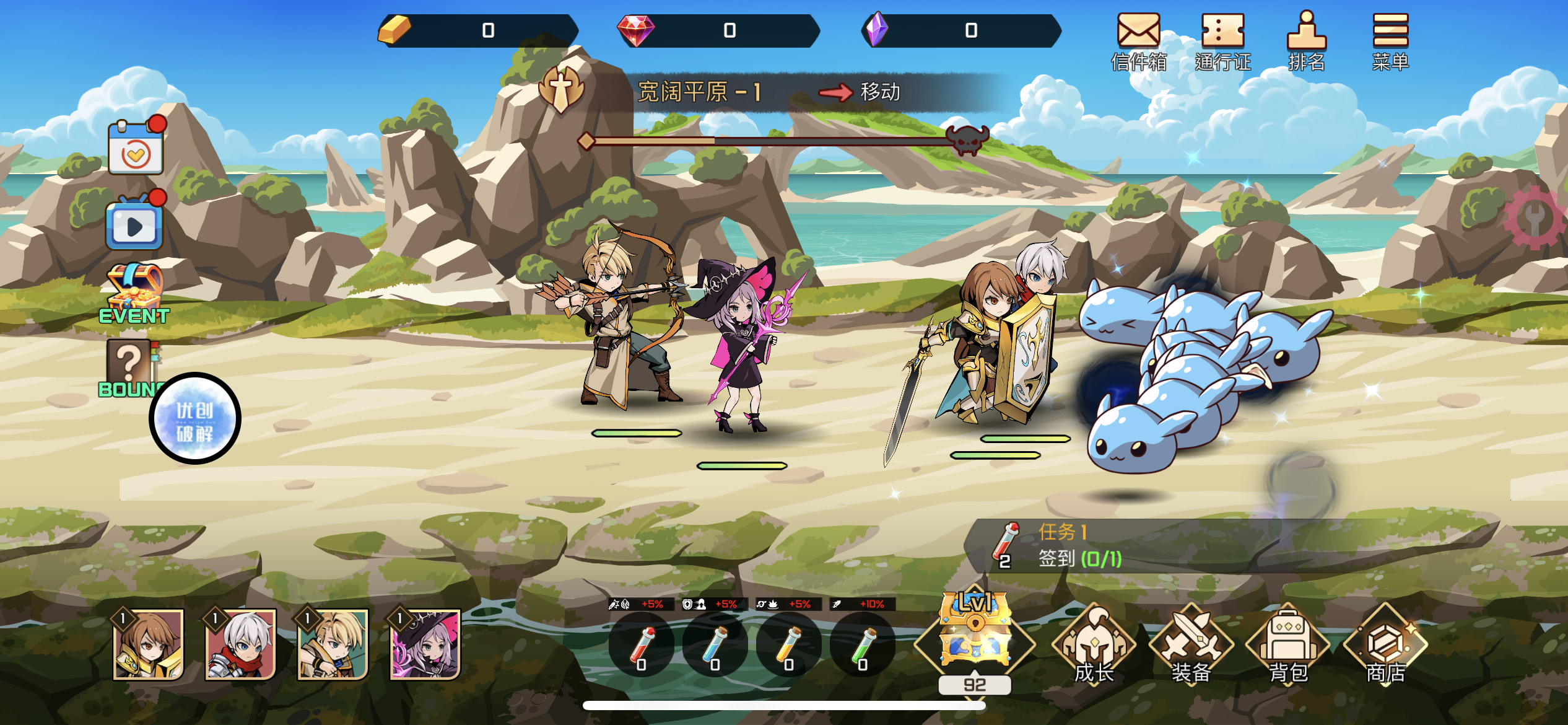Use the red potion slot
Image resolution: width=1568 pixels, height=725 pixels.
[x=642, y=646]
